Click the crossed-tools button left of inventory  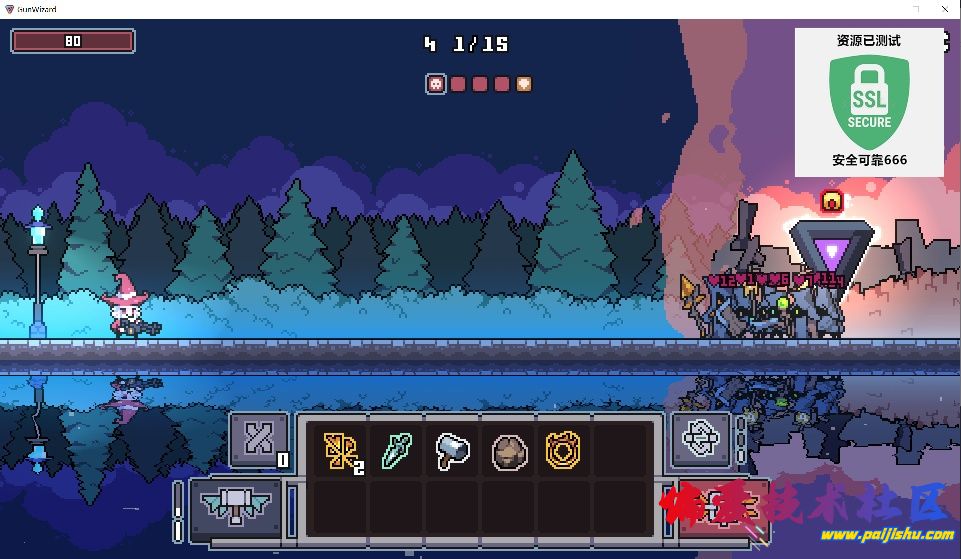click(259, 439)
